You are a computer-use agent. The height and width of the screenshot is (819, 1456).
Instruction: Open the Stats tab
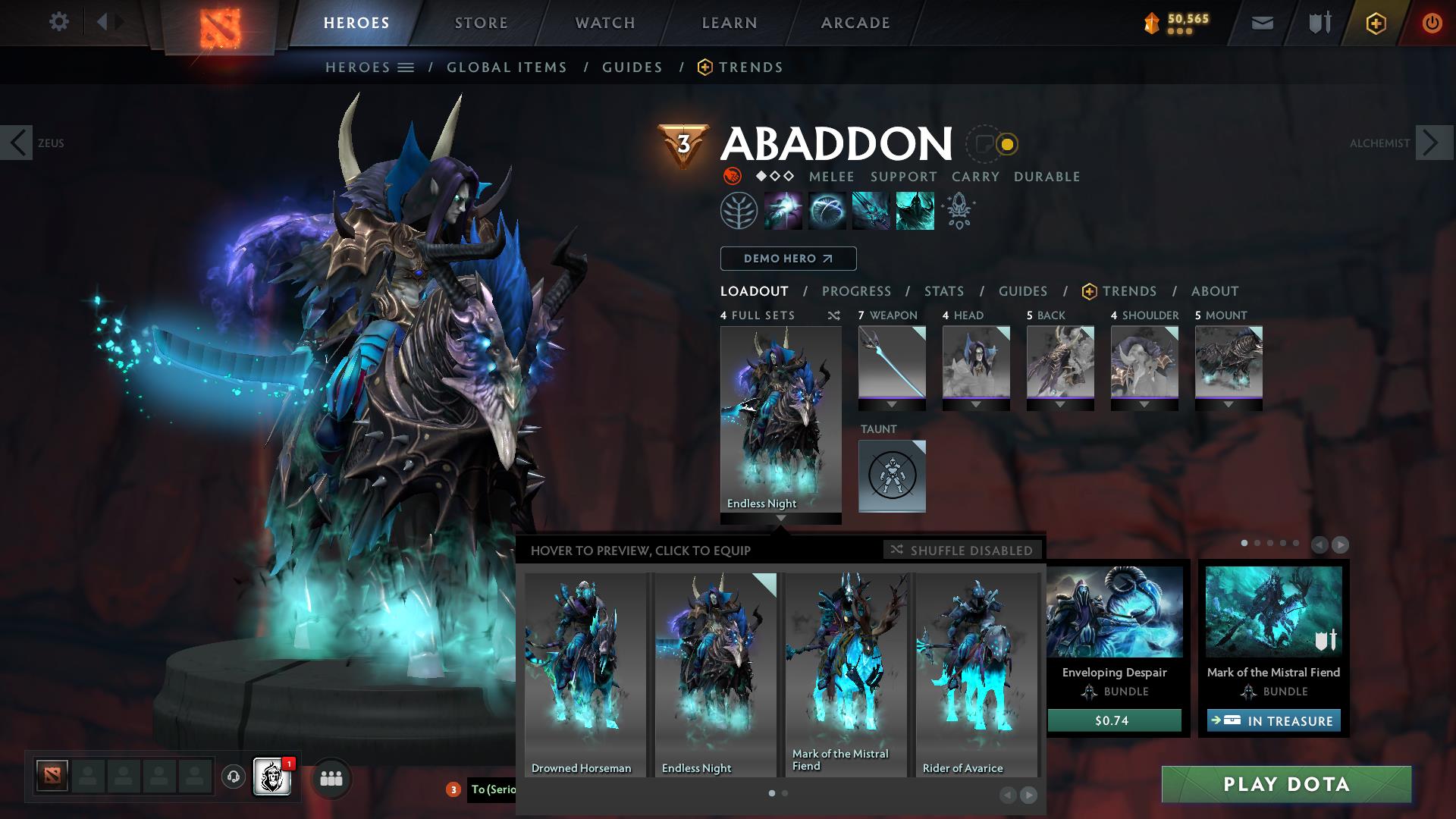point(943,290)
